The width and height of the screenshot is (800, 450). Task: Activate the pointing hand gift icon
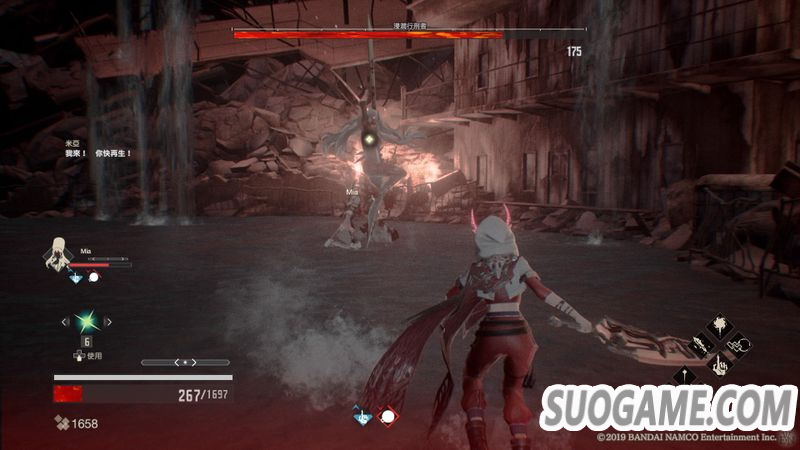point(721,366)
